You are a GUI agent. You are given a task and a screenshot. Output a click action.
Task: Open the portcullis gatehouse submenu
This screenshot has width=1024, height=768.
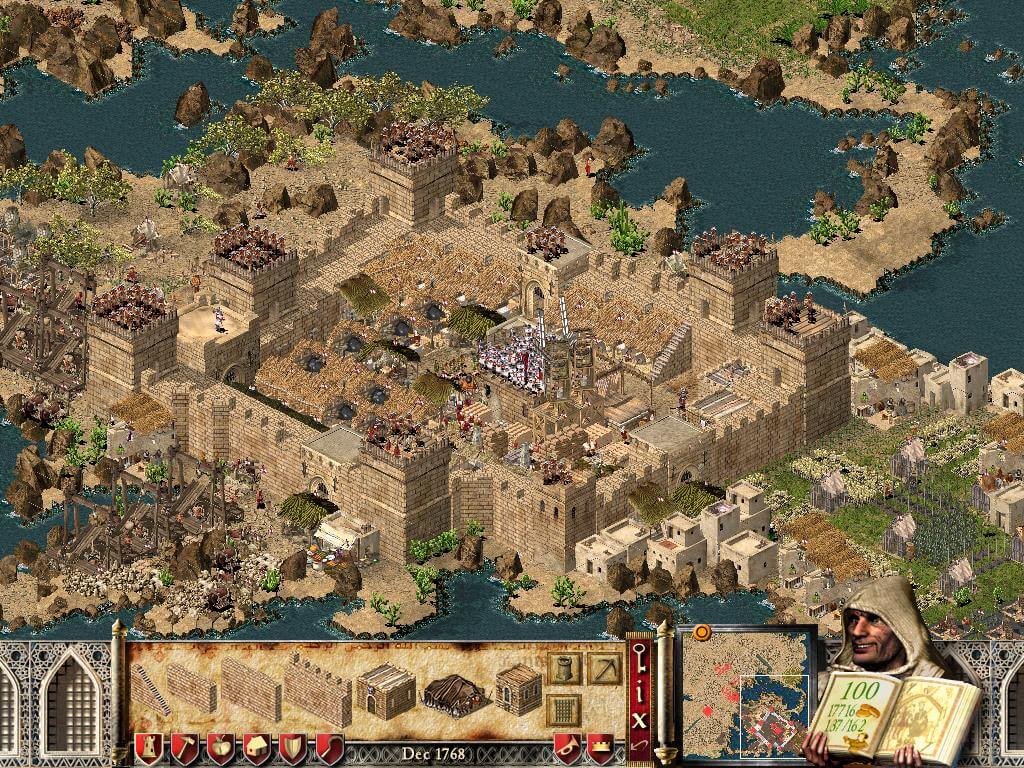point(564,709)
